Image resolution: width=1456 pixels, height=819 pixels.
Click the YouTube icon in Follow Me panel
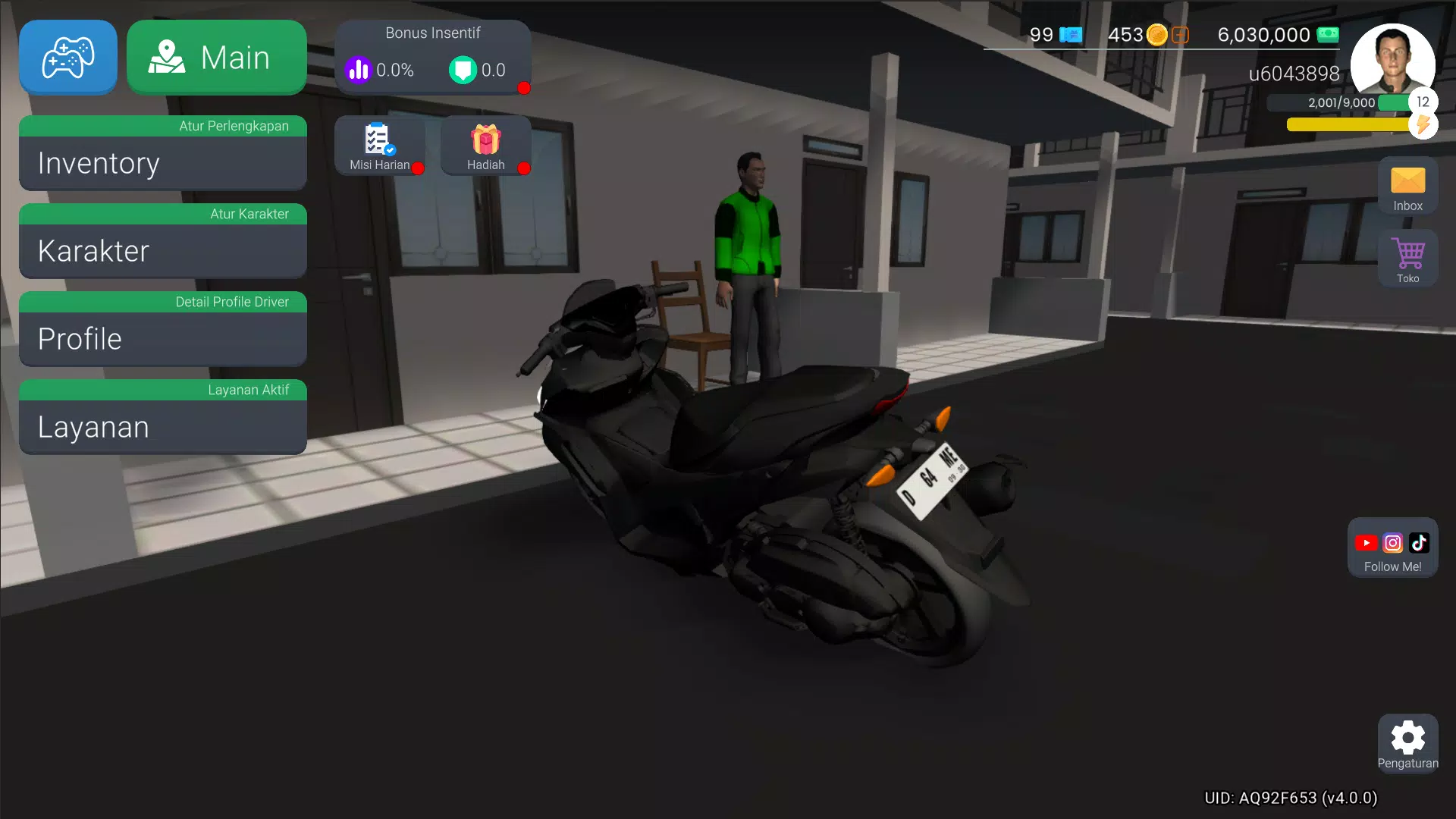click(1367, 541)
